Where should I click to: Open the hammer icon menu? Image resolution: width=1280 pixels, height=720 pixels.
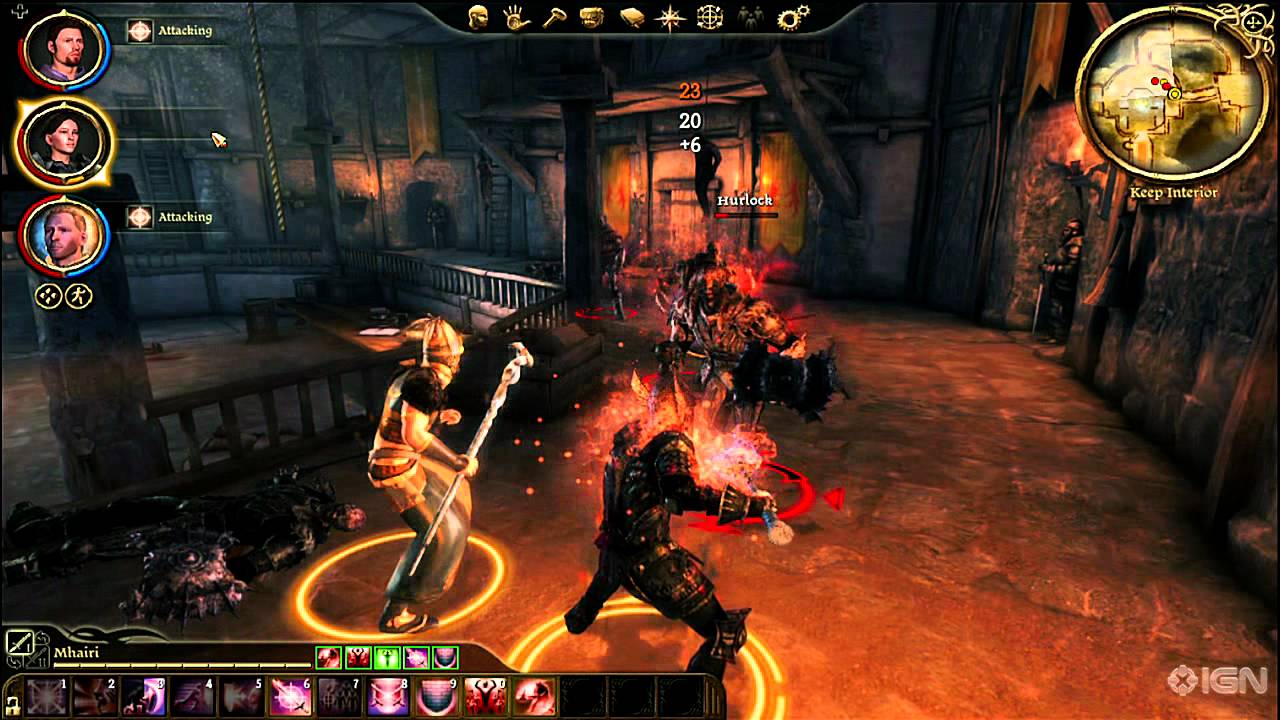(x=555, y=17)
